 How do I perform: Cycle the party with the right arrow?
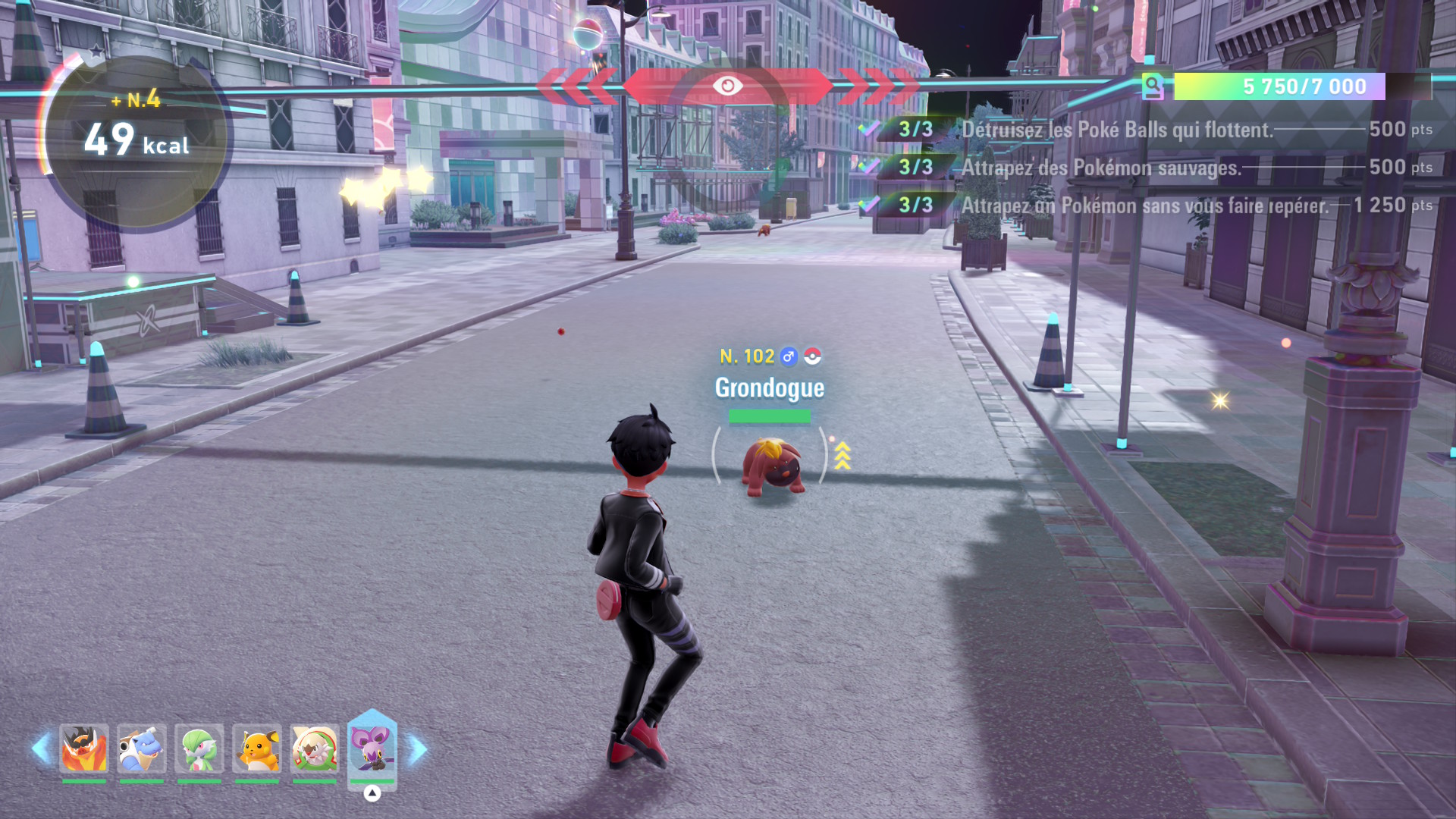[418, 749]
